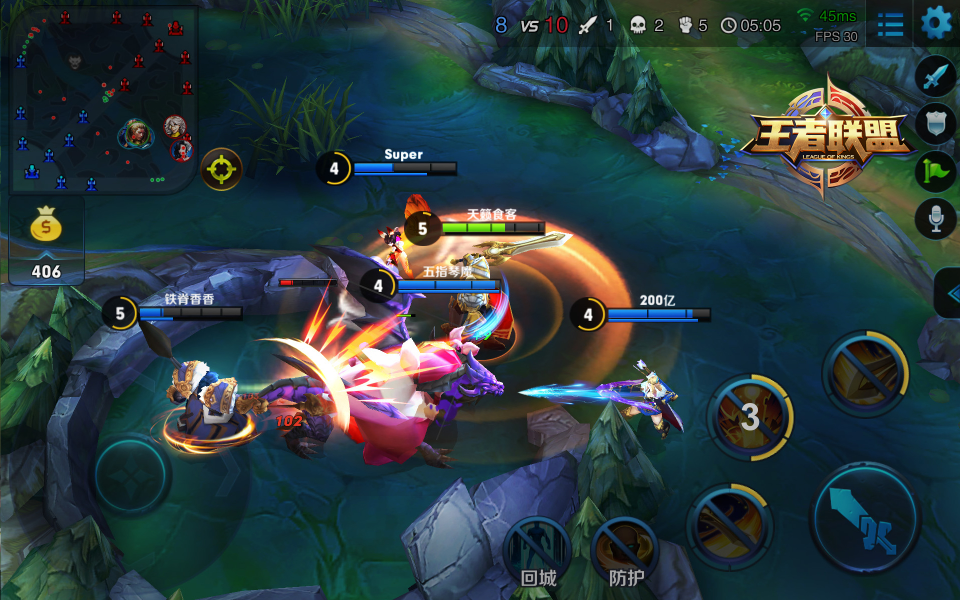Show the scoreboard list panel
Screen dimensions: 960x600
(889, 24)
